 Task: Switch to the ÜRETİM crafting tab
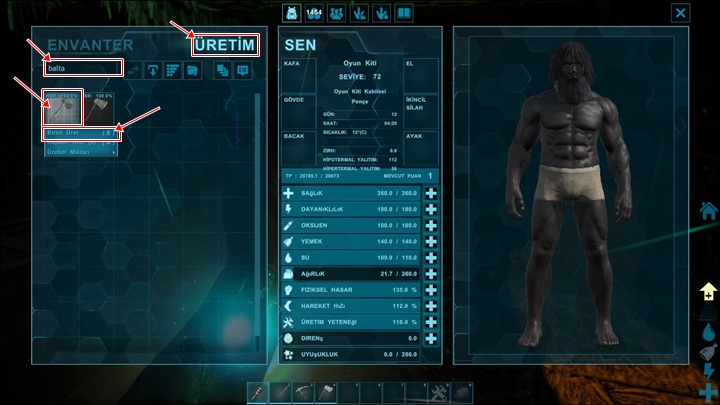click(x=225, y=44)
